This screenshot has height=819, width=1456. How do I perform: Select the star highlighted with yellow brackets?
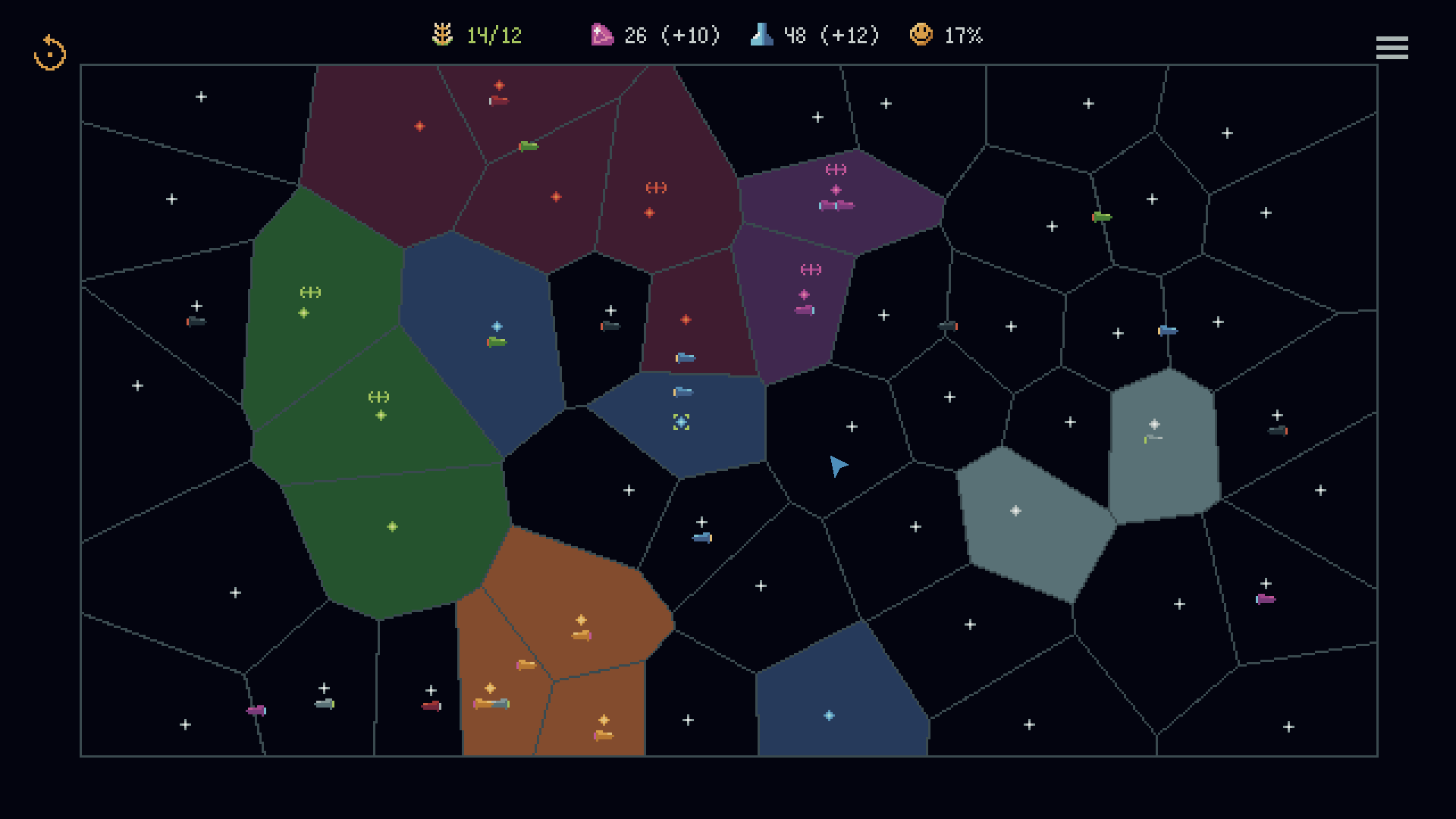coord(681,422)
